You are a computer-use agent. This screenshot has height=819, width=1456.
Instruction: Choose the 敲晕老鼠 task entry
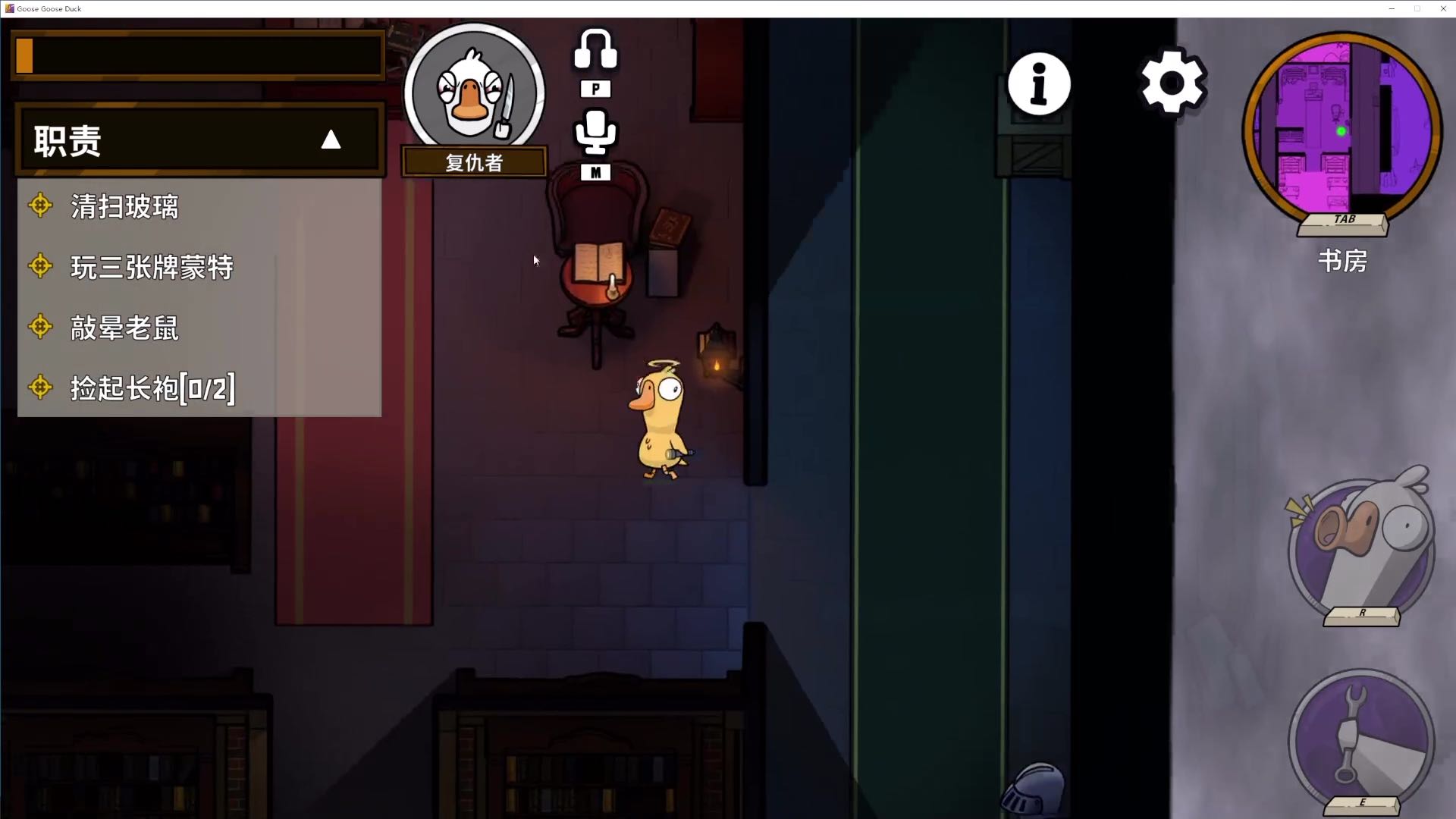pyautogui.click(x=124, y=328)
